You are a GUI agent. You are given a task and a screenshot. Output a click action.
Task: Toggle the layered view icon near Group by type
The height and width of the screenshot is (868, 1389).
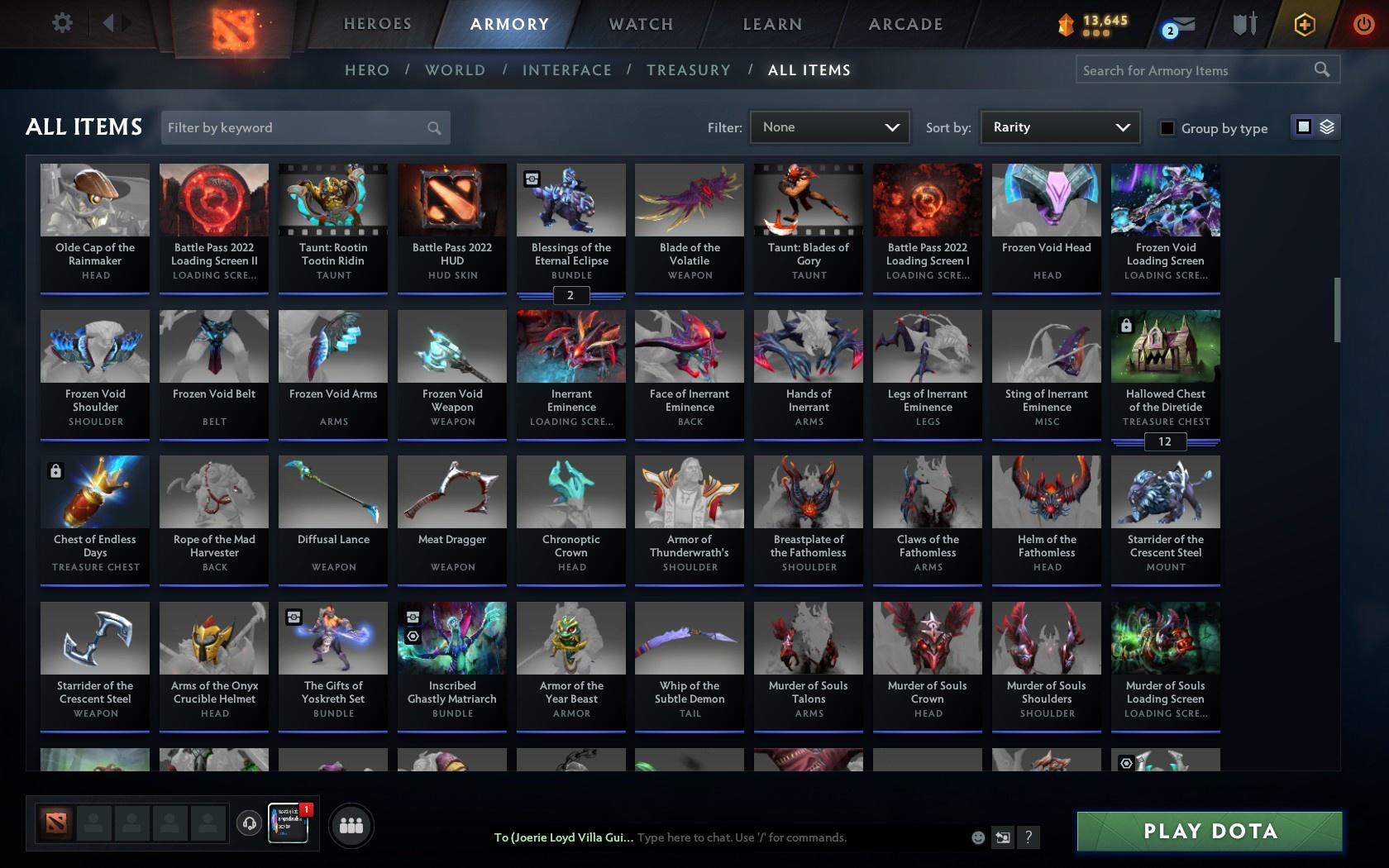[x=1325, y=127]
